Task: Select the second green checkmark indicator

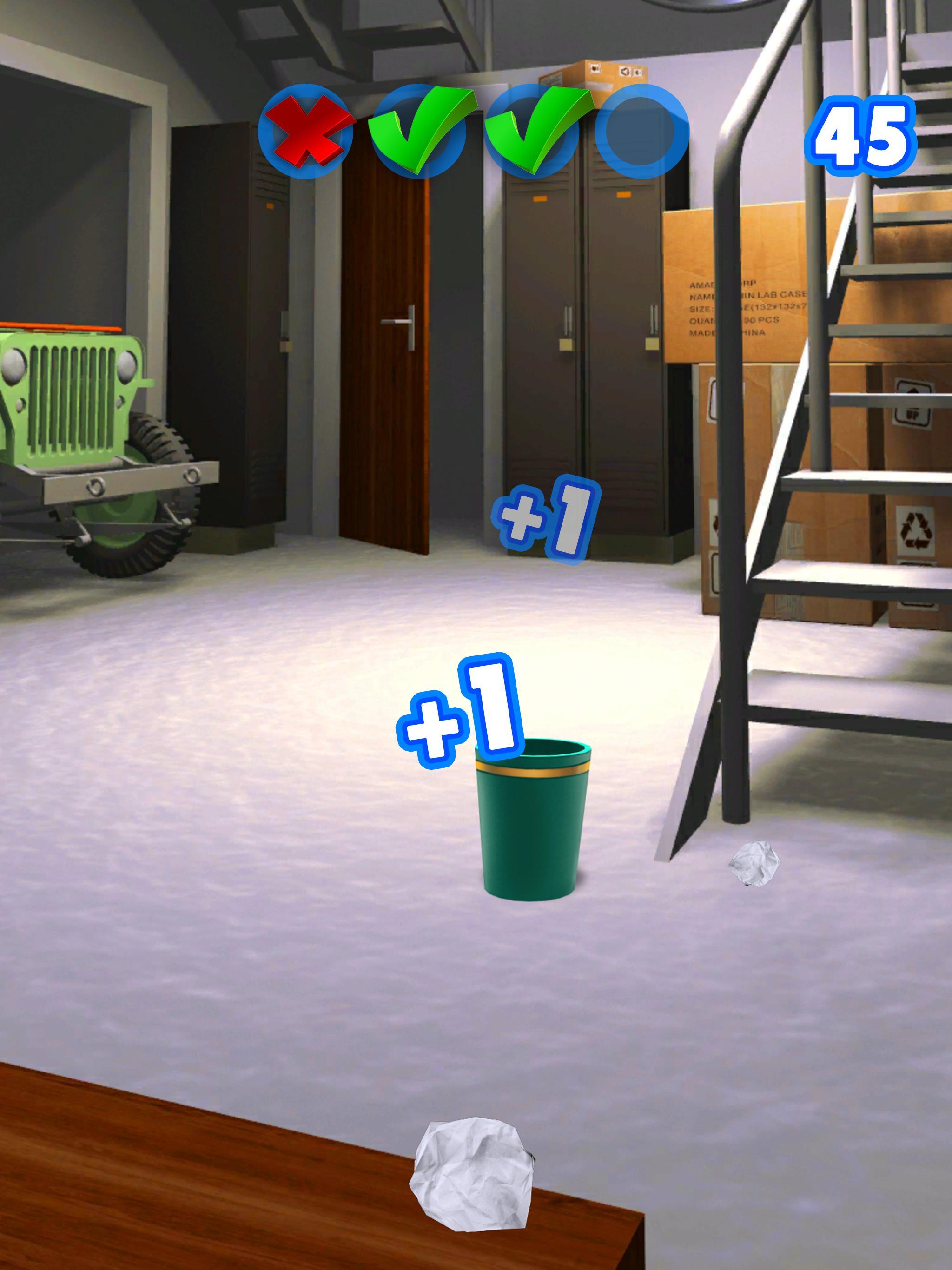Action: coord(534,132)
